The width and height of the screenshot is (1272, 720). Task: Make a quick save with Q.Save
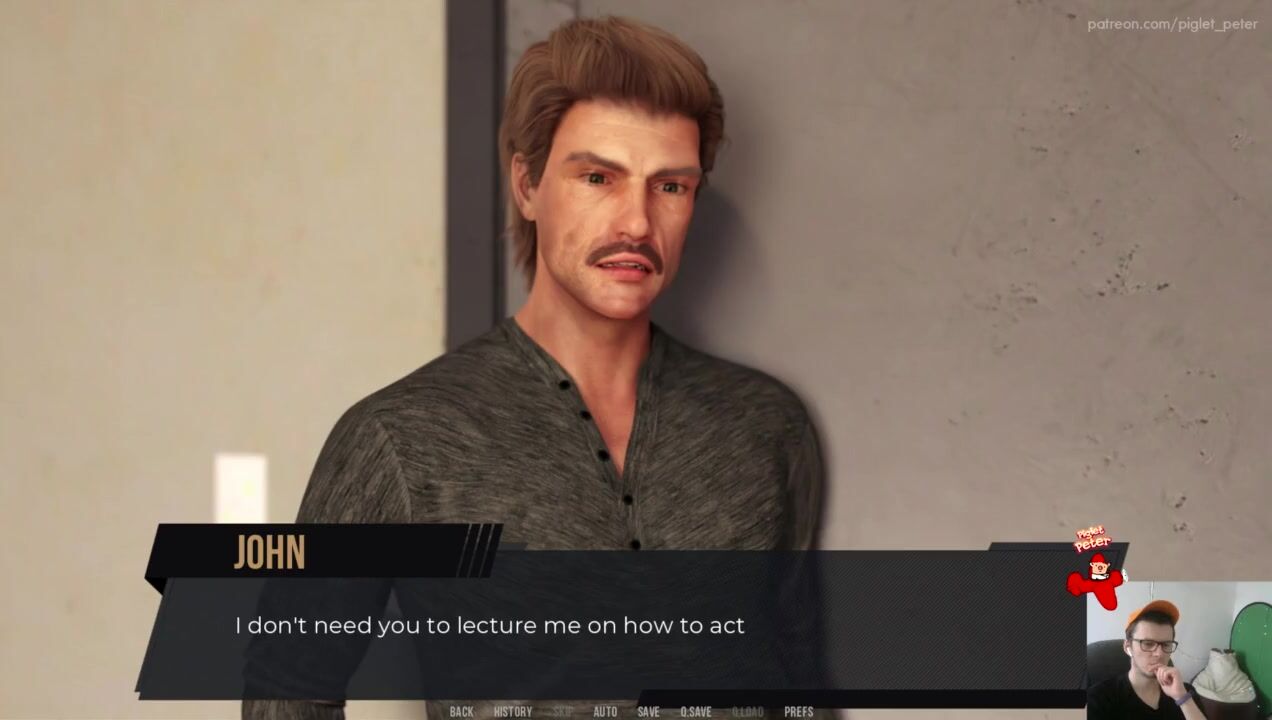click(x=695, y=712)
